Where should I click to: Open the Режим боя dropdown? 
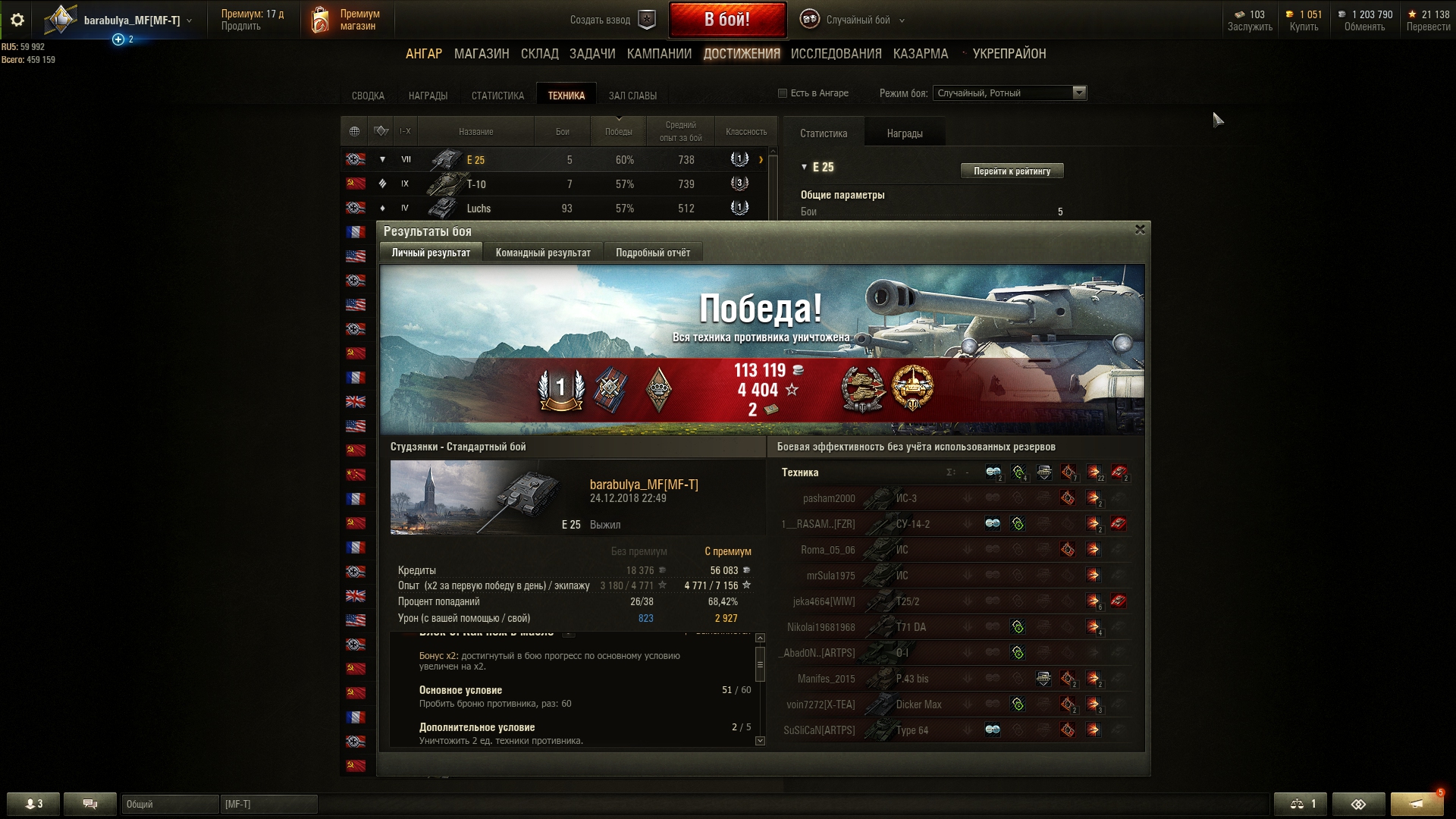(x=1009, y=93)
